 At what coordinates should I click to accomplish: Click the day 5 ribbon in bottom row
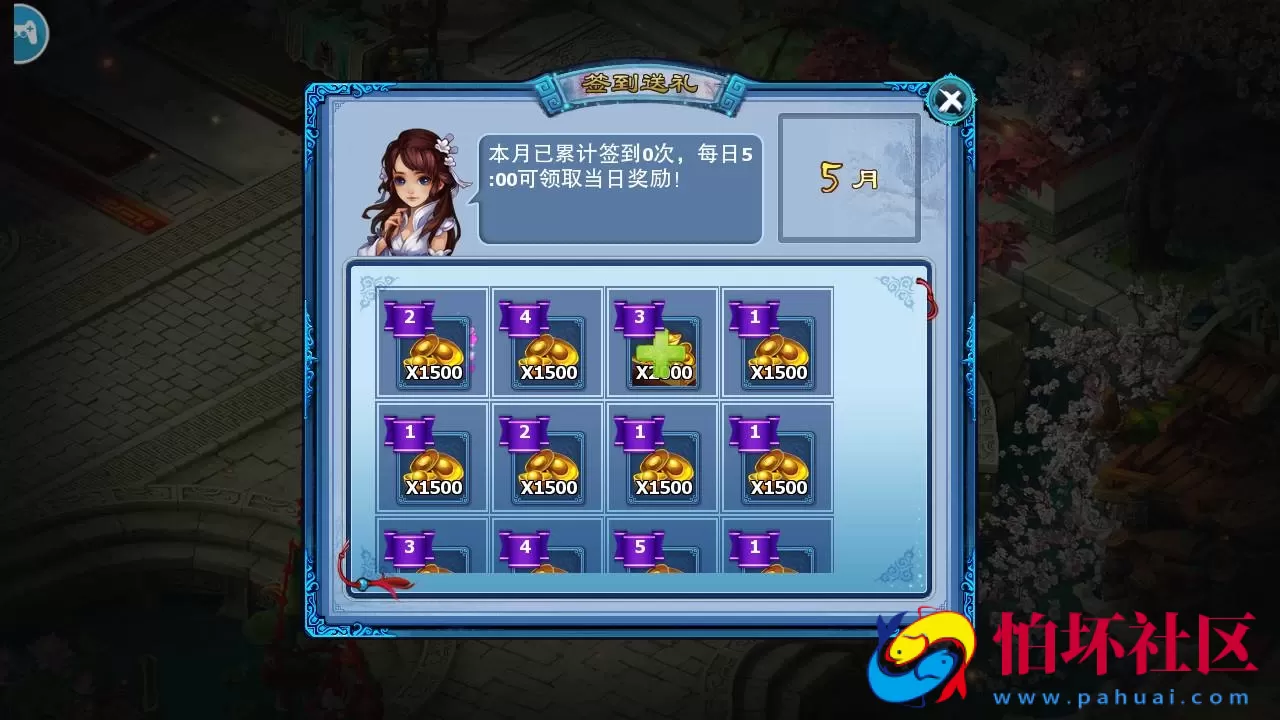tap(640, 547)
